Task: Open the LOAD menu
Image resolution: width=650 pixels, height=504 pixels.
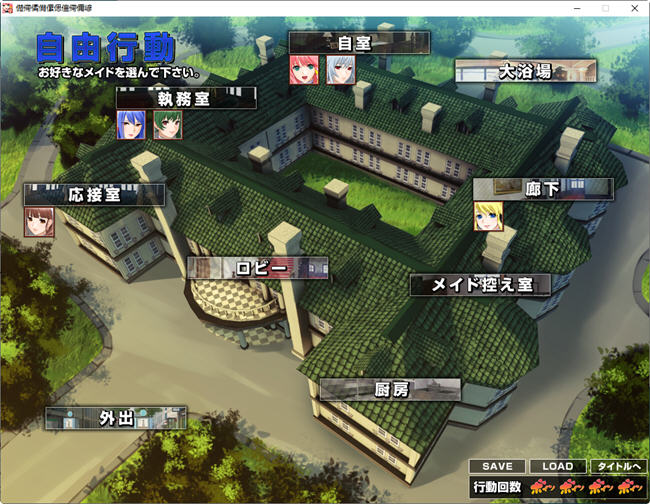Action: click(x=557, y=466)
